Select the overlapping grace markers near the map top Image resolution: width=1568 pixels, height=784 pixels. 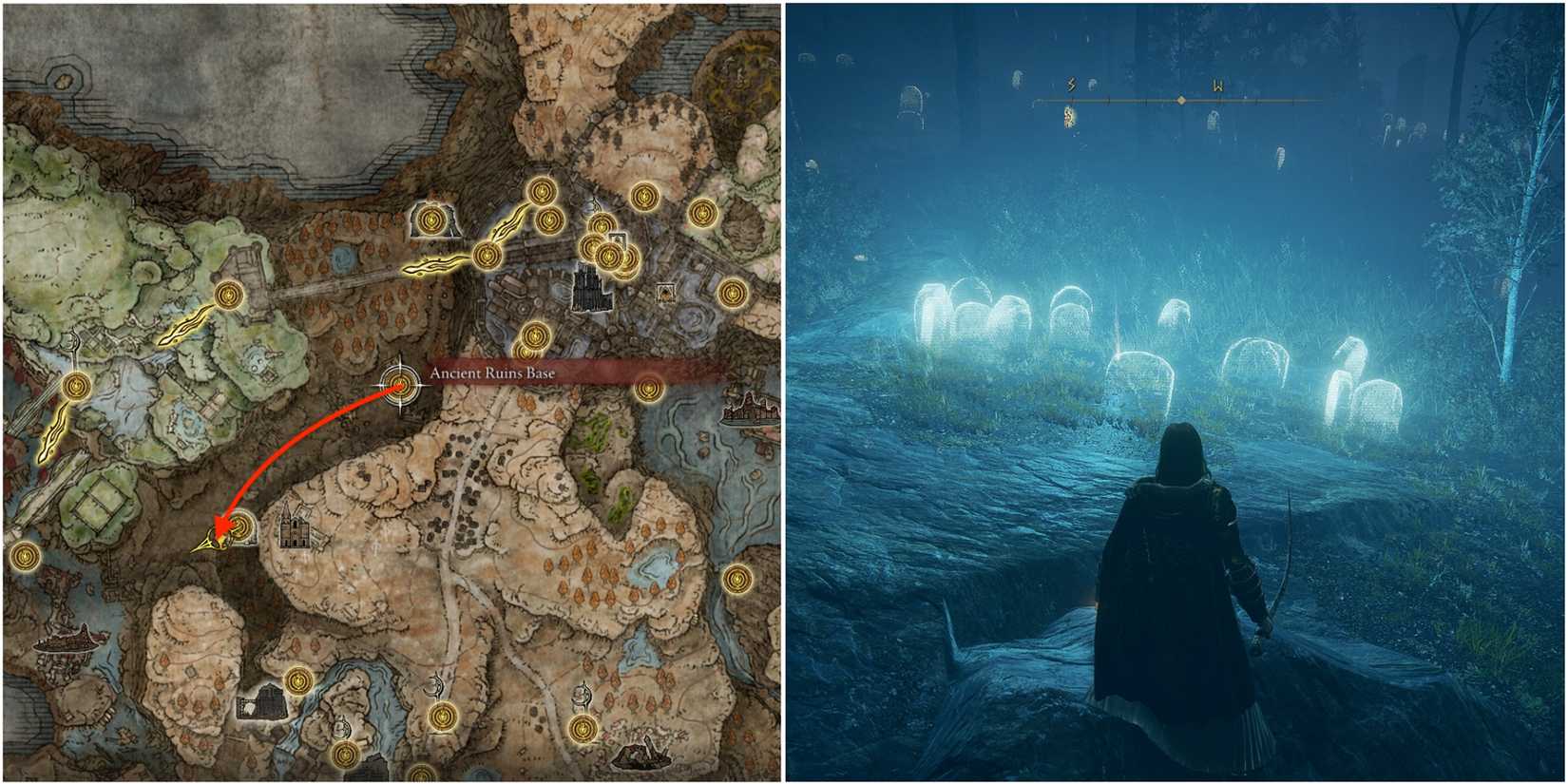pos(608,255)
